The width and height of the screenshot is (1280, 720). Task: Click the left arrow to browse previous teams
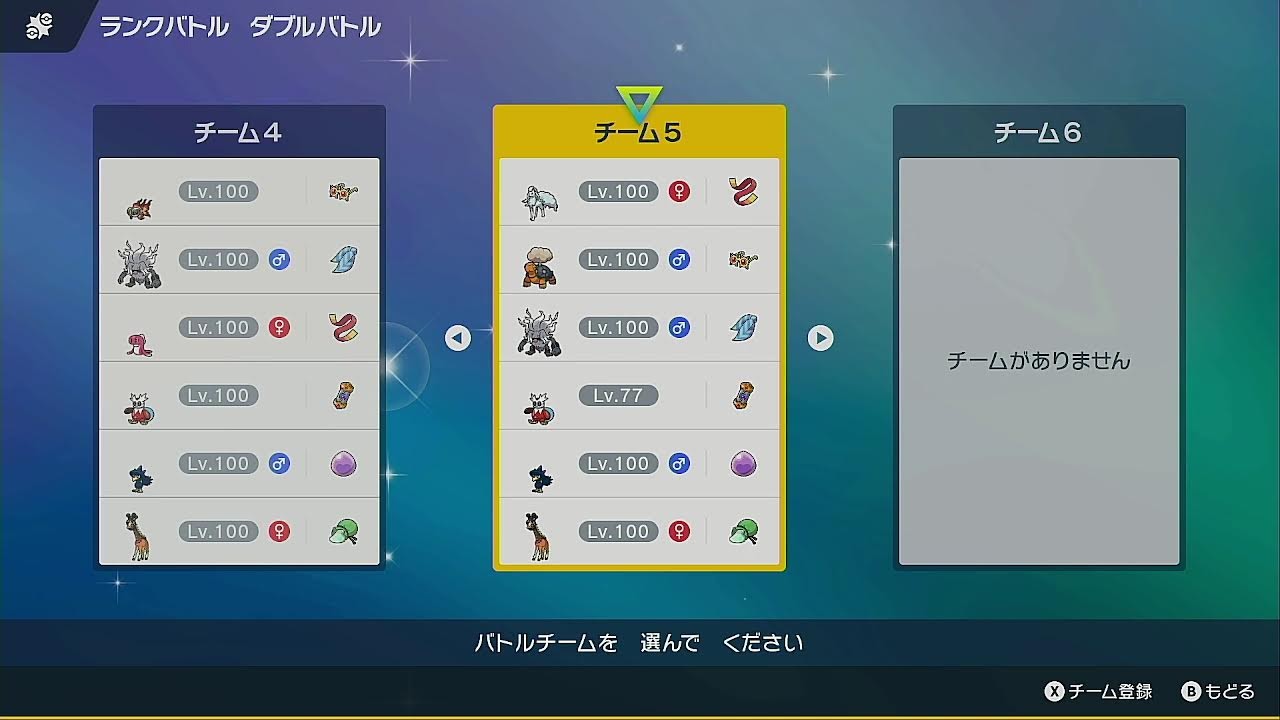pos(457,338)
